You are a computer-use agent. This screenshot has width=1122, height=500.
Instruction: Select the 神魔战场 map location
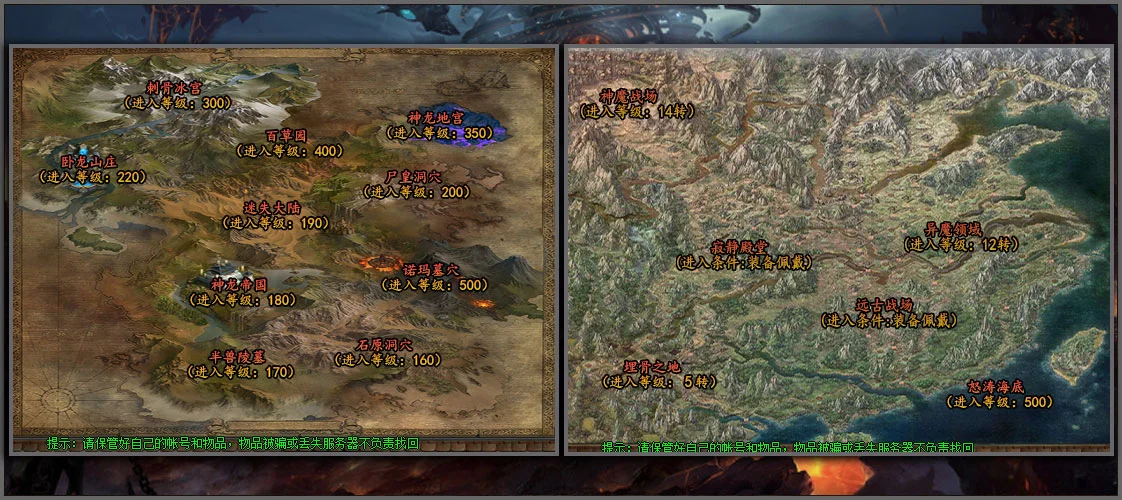[x=628, y=96]
